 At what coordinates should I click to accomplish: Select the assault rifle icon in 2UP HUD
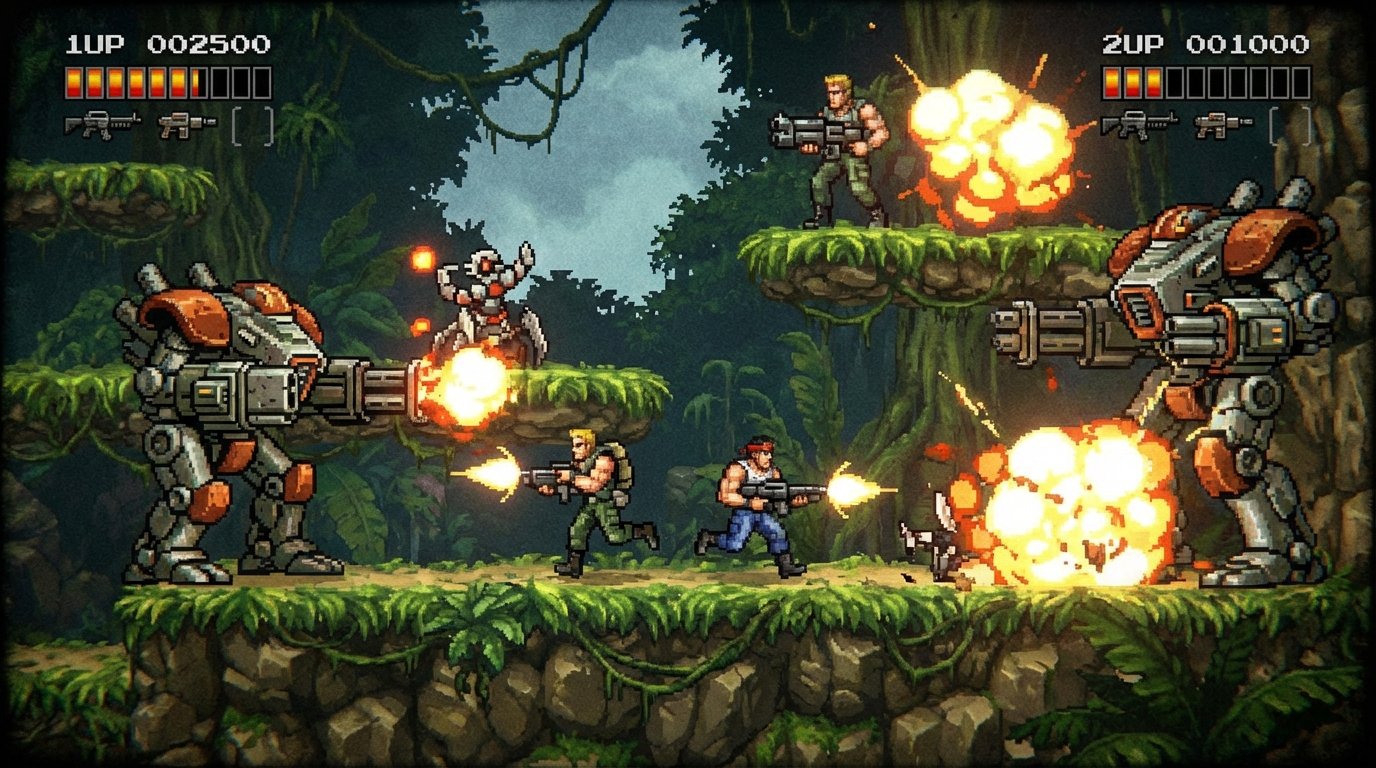[1140, 123]
